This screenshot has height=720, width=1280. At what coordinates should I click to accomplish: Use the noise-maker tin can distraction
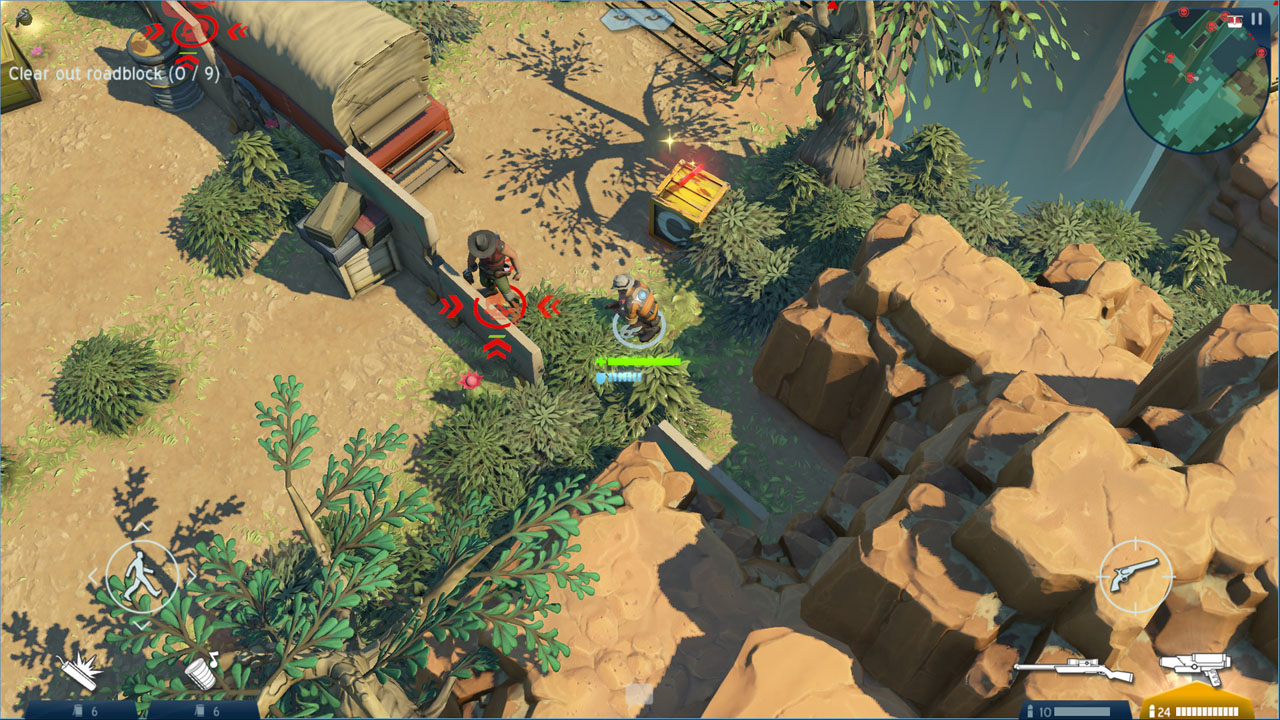pyautogui.click(x=202, y=672)
